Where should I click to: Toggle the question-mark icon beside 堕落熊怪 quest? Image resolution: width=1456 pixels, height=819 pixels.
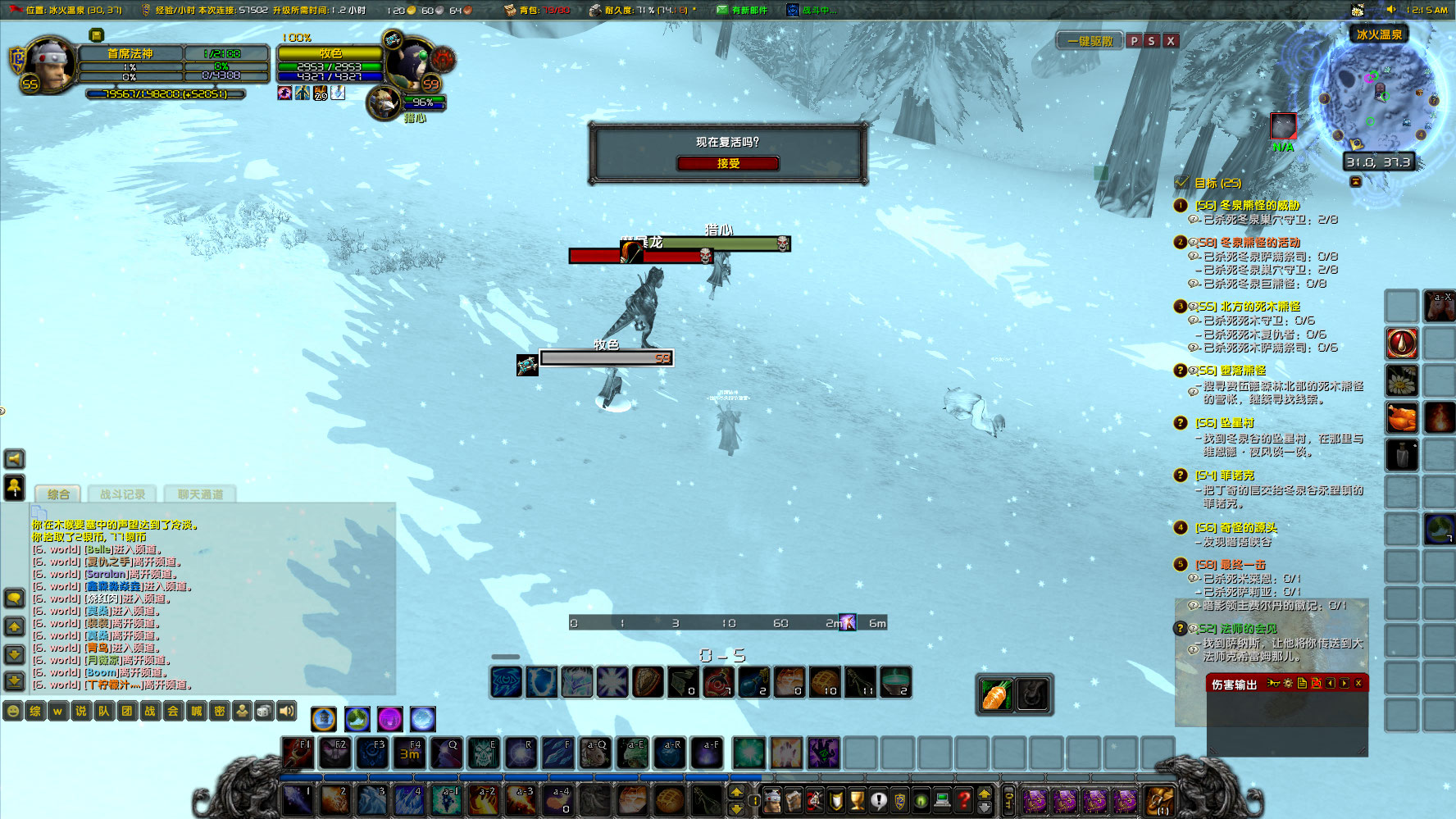pyautogui.click(x=1181, y=371)
